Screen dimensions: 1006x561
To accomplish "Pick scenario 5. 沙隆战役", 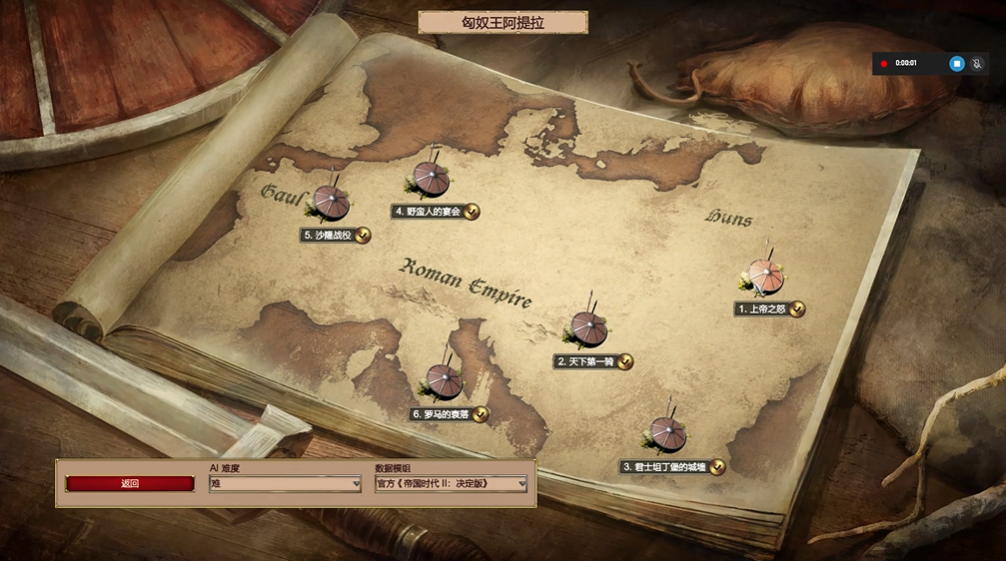I will point(331,203).
